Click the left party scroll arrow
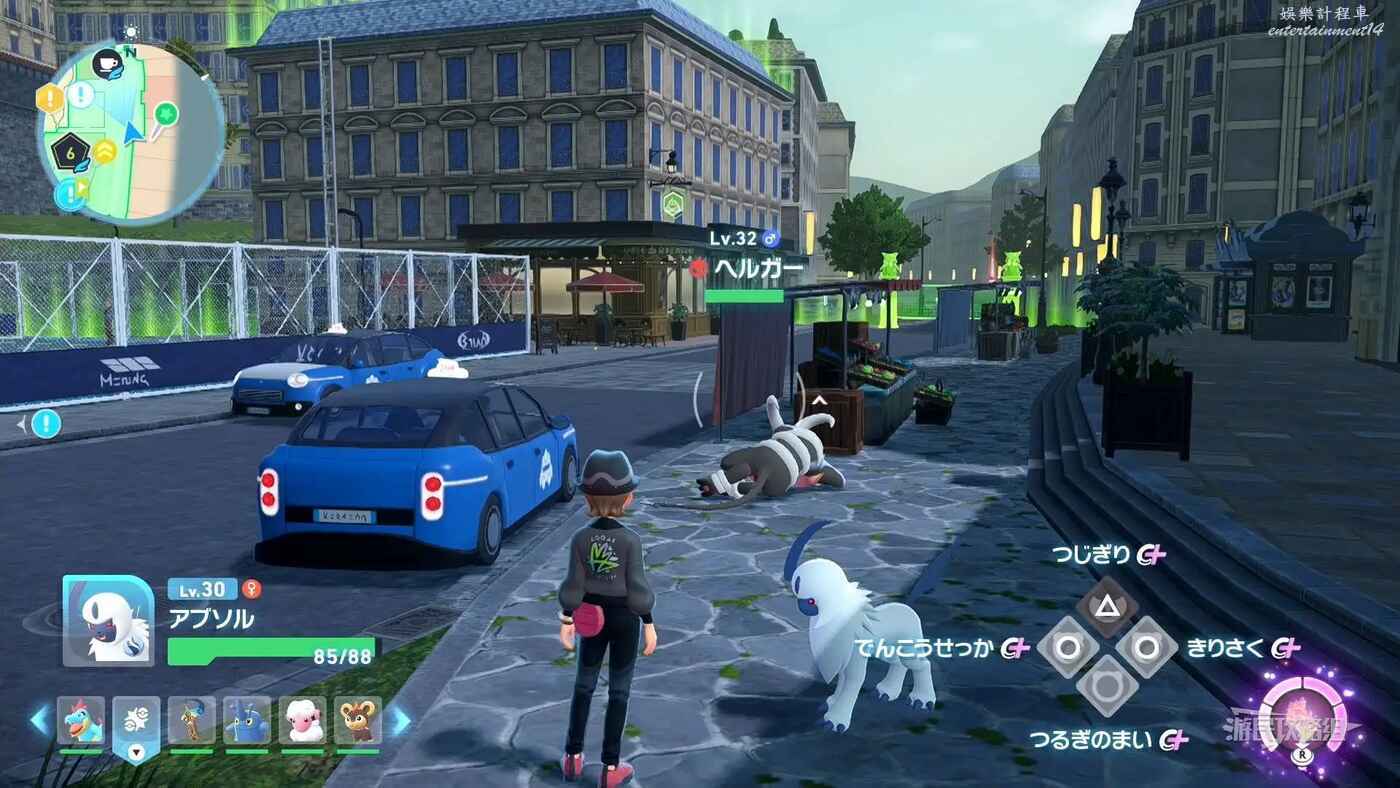The height and width of the screenshot is (788, 1400). click(x=40, y=720)
